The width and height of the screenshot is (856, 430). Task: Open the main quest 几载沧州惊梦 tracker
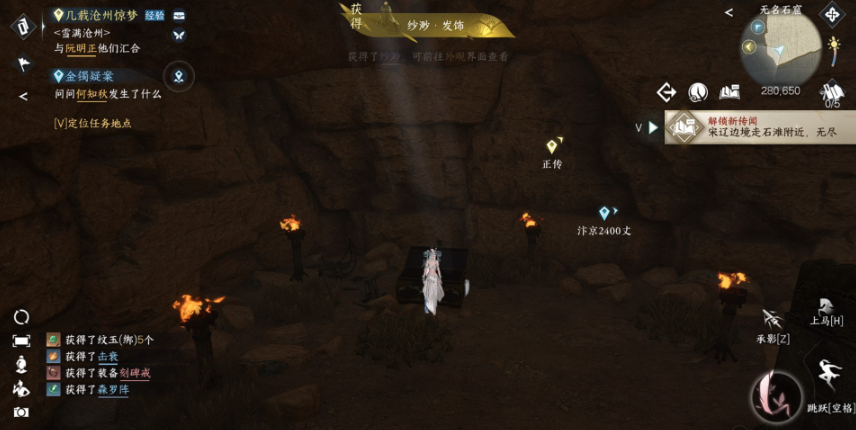pyautogui.click(x=100, y=16)
